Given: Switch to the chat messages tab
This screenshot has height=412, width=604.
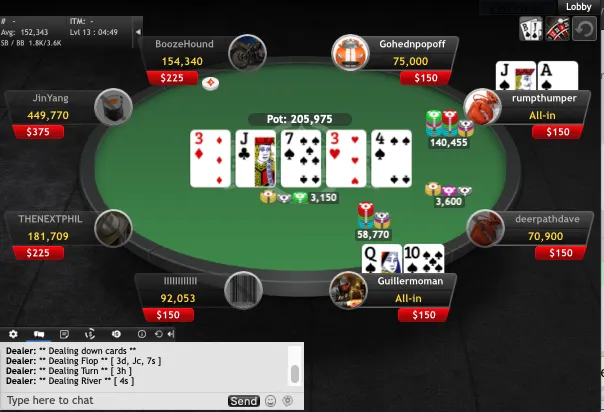Looking at the screenshot, I should coord(40,334).
